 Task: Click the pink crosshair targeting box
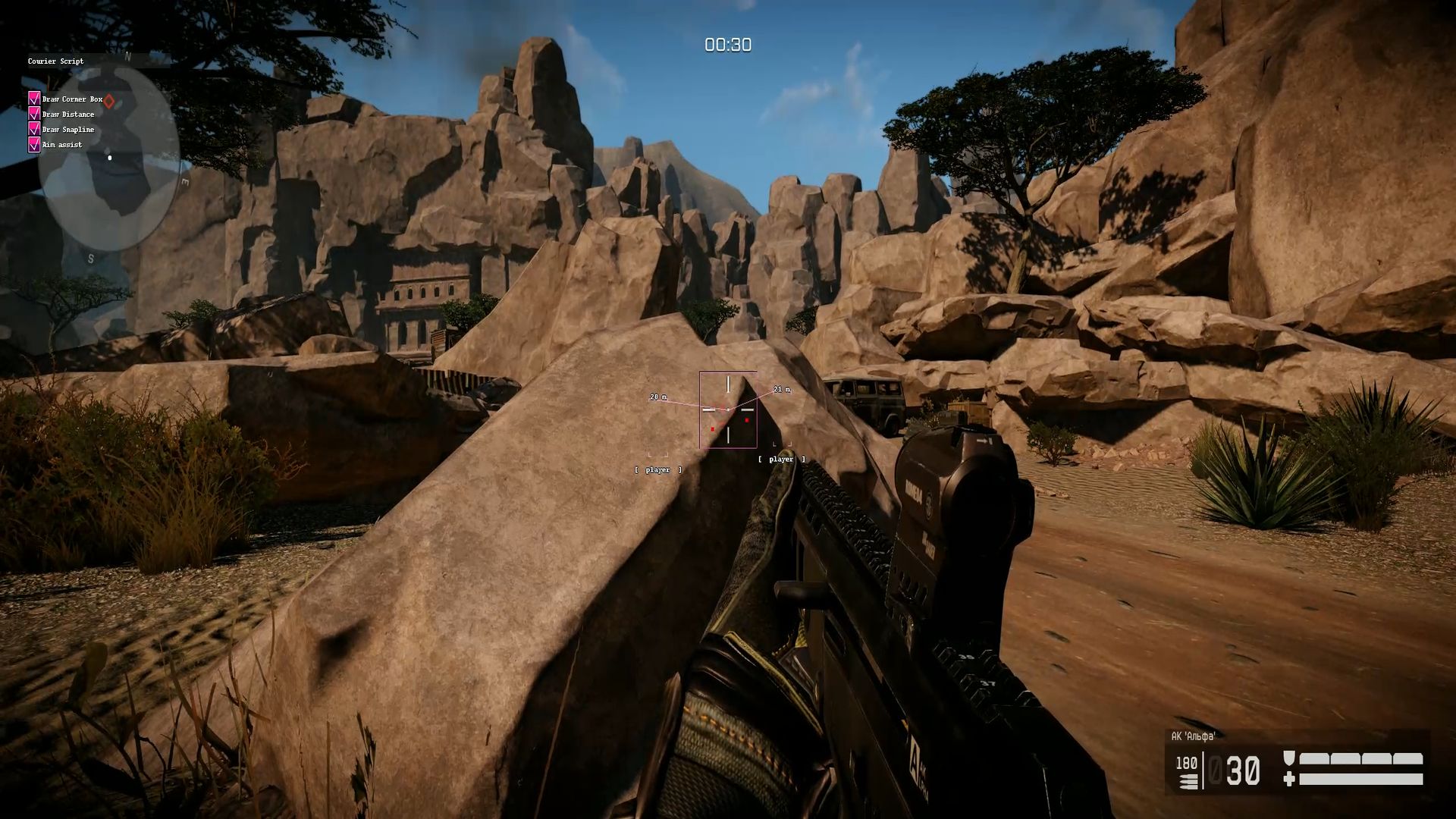[730, 409]
